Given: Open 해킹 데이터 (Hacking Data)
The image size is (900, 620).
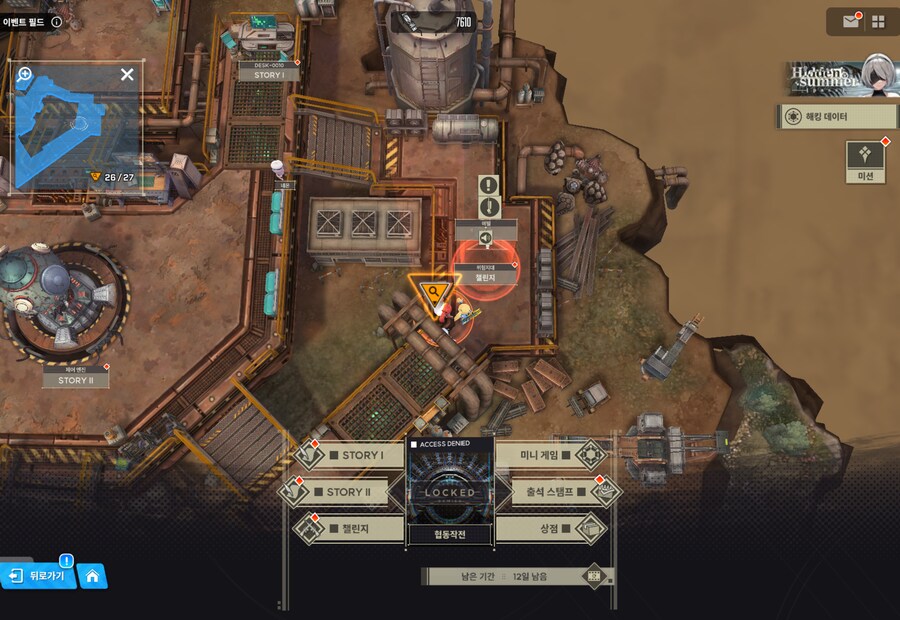Looking at the screenshot, I should pyautogui.click(x=836, y=117).
